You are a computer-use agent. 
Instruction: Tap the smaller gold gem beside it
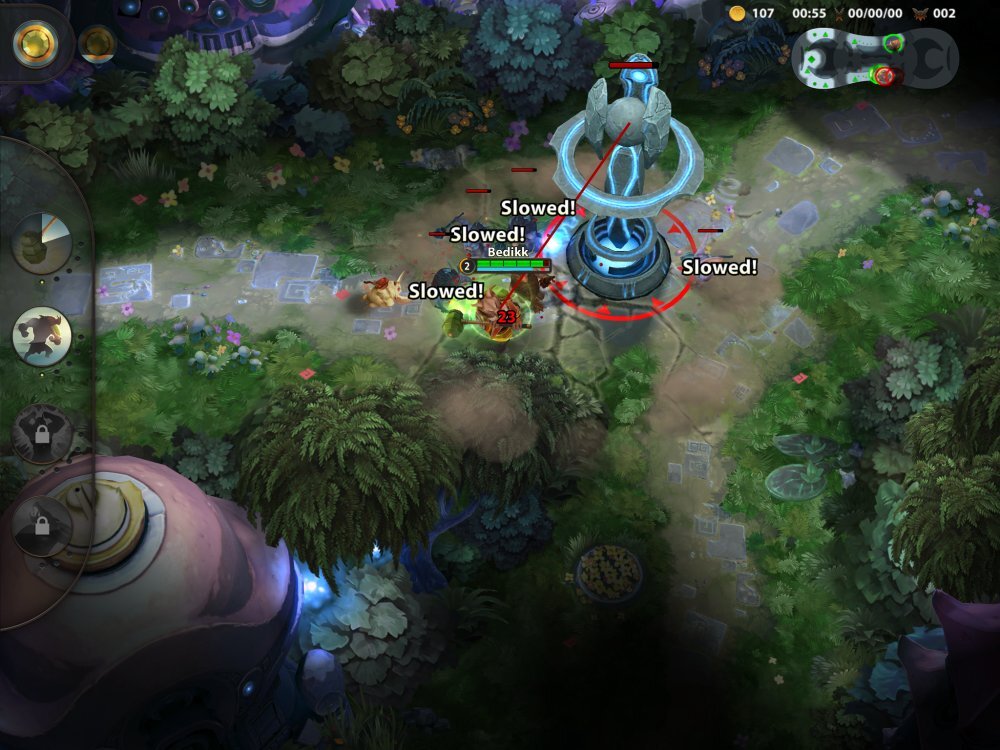coord(97,42)
